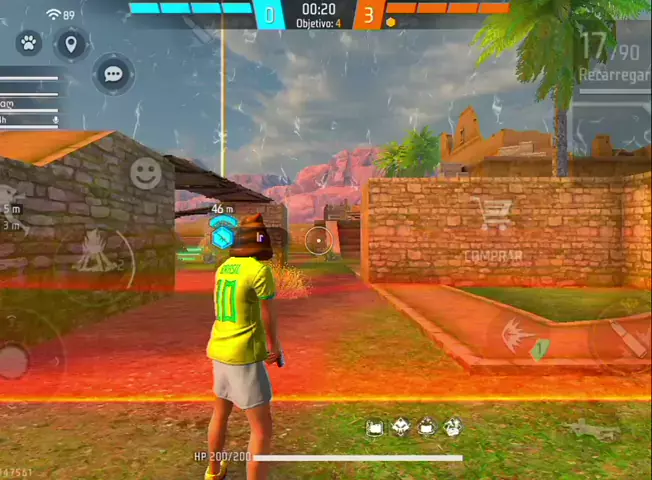Tap the movement joystick
Viewport: 652px width, 480px height.
pyautogui.click(x=14, y=358)
